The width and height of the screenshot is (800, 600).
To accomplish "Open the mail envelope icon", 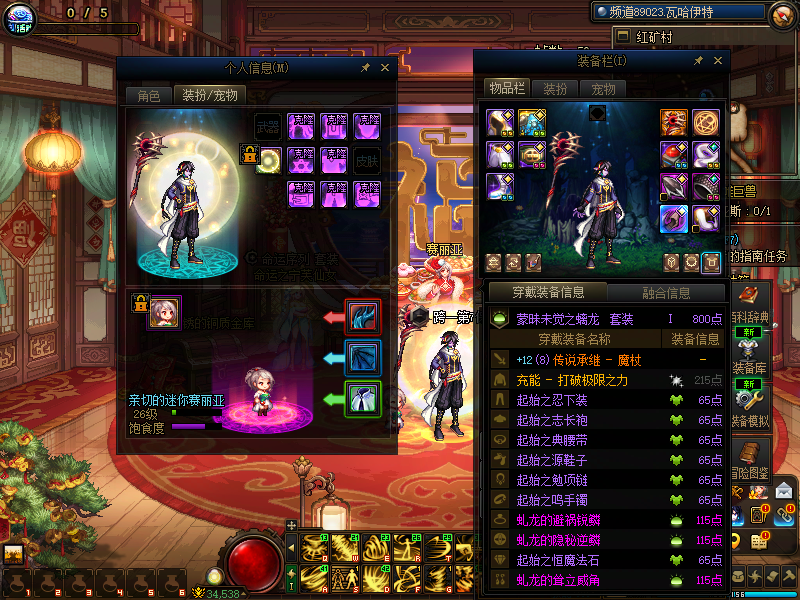I will [x=785, y=490].
